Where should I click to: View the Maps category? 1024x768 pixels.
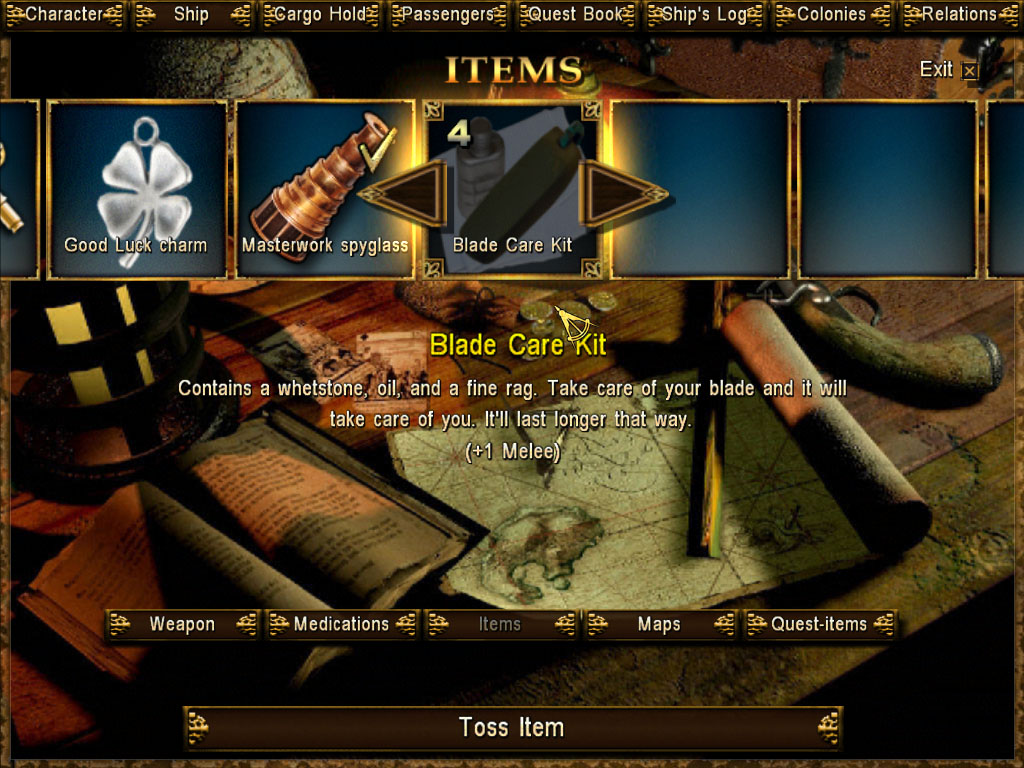[x=659, y=625]
